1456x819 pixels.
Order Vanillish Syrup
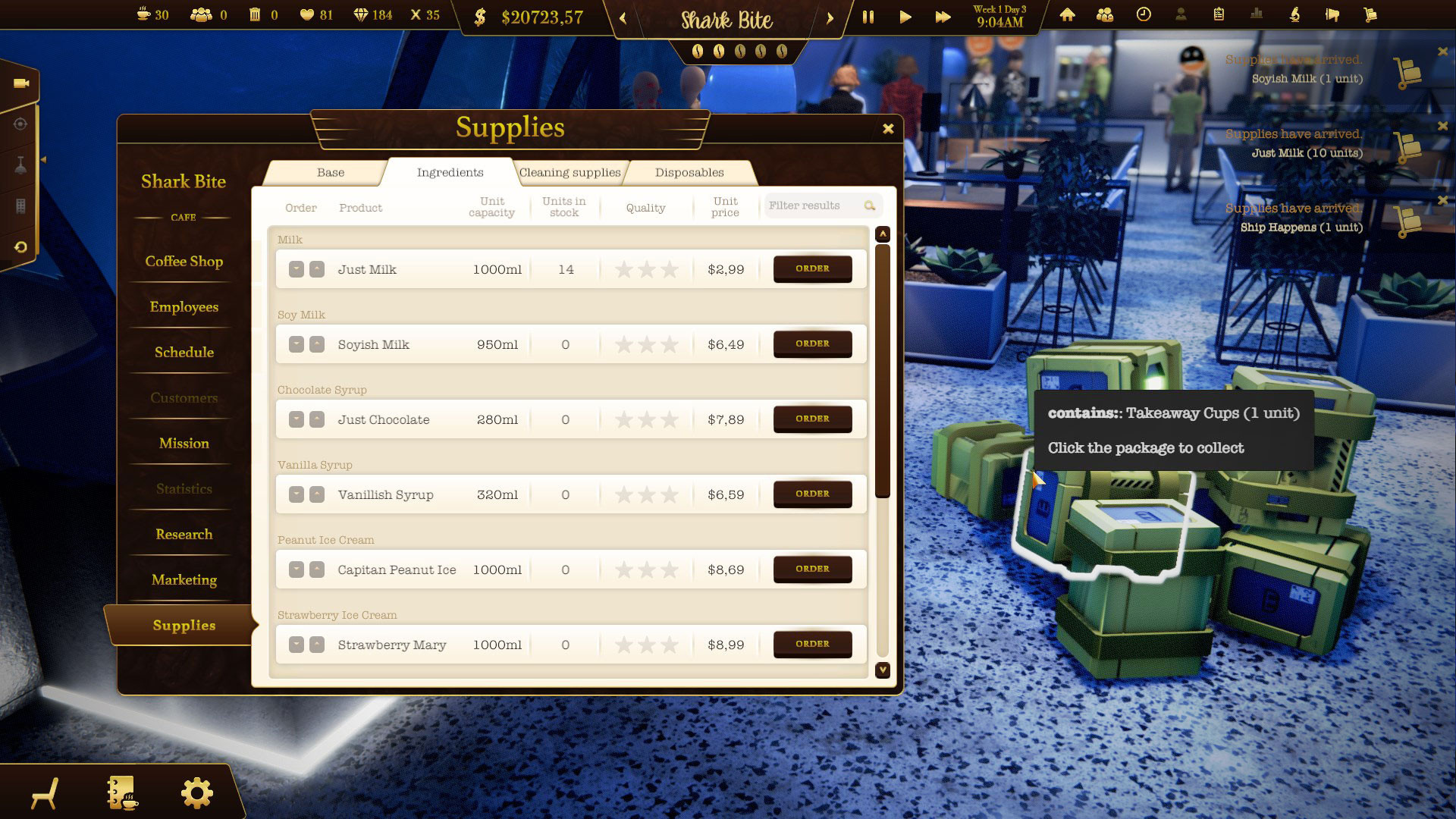pos(812,494)
